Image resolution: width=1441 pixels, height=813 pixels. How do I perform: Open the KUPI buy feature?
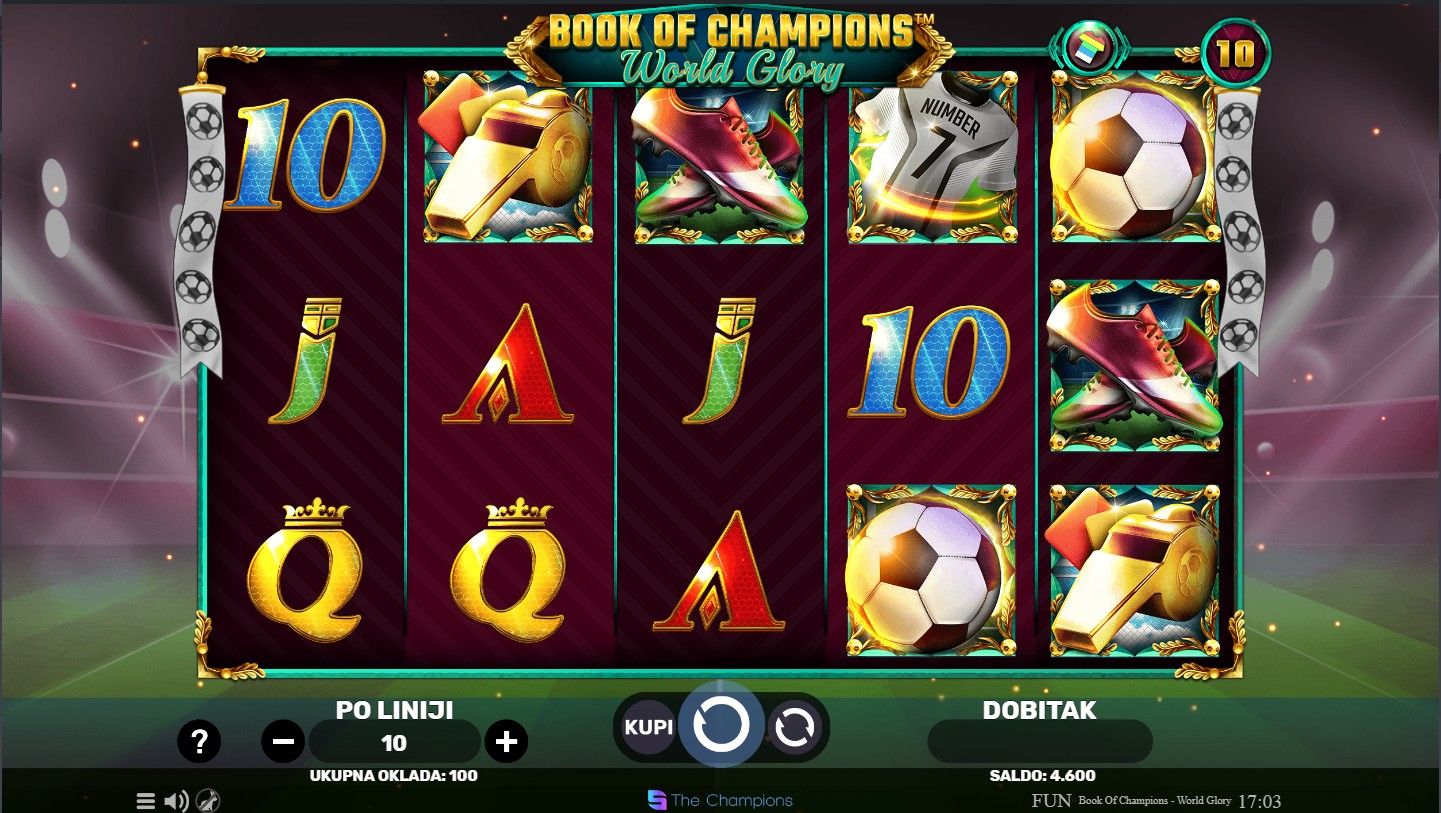click(x=649, y=727)
